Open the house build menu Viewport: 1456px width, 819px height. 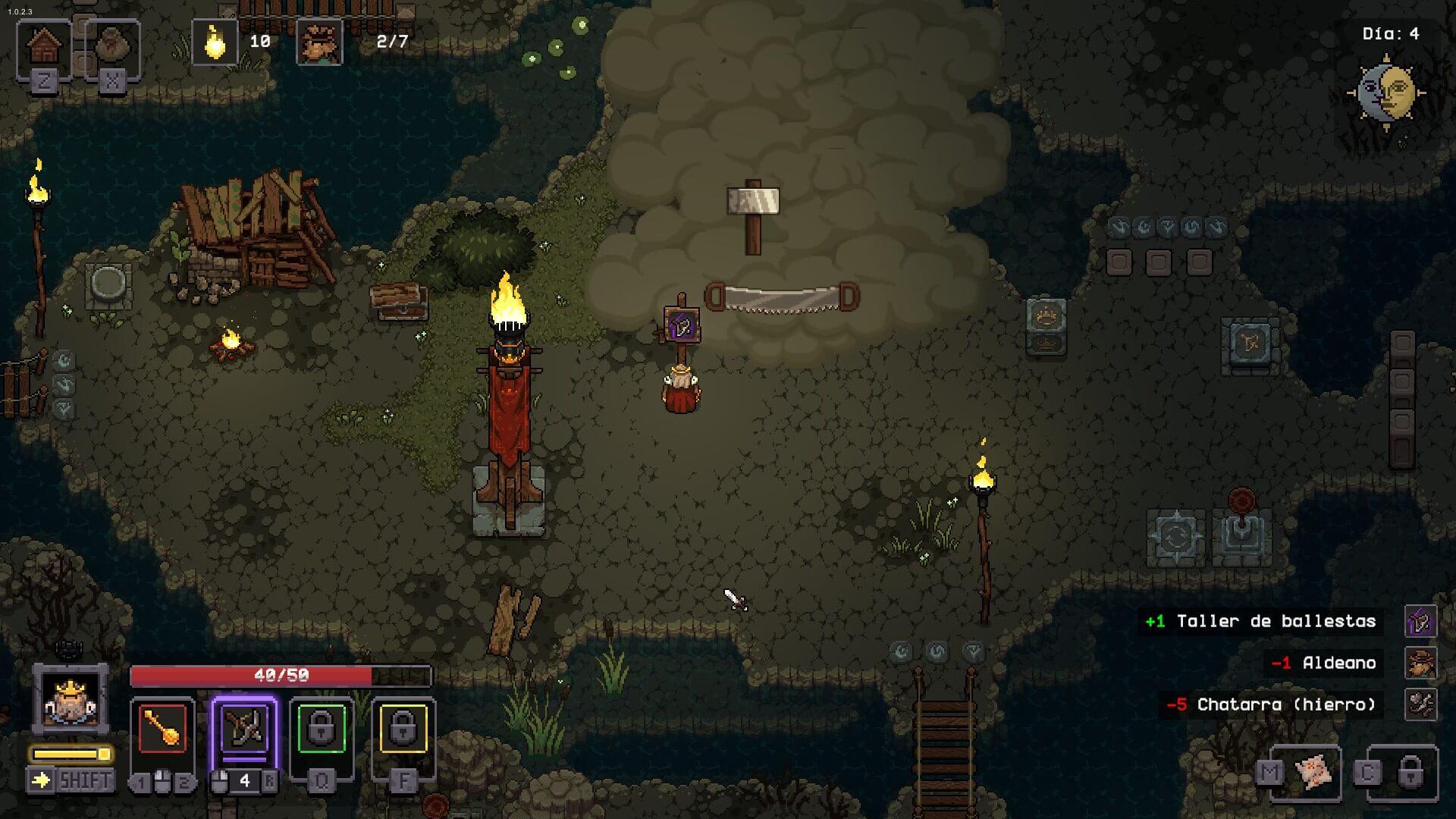click(44, 48)
